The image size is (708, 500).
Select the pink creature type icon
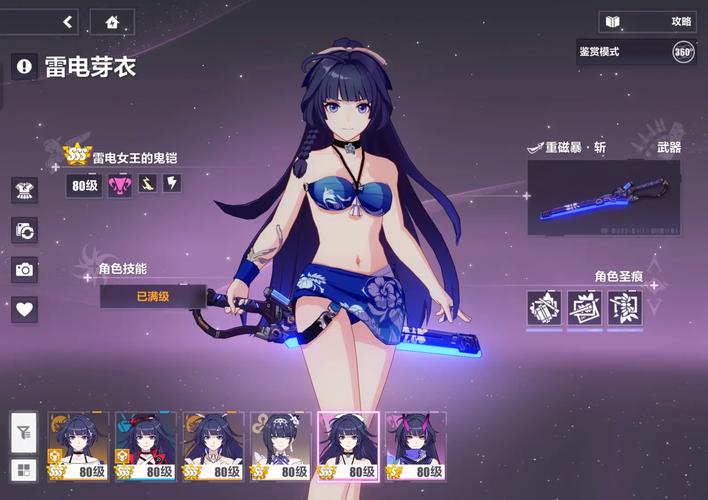[x=119, y=185]
